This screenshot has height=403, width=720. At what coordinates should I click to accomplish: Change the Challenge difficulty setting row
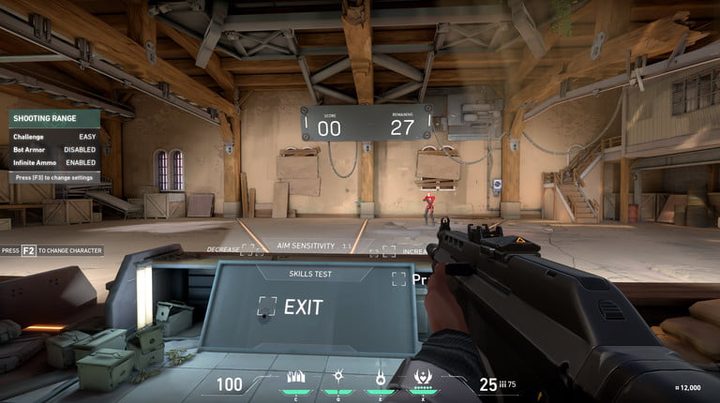pos(54,134)
